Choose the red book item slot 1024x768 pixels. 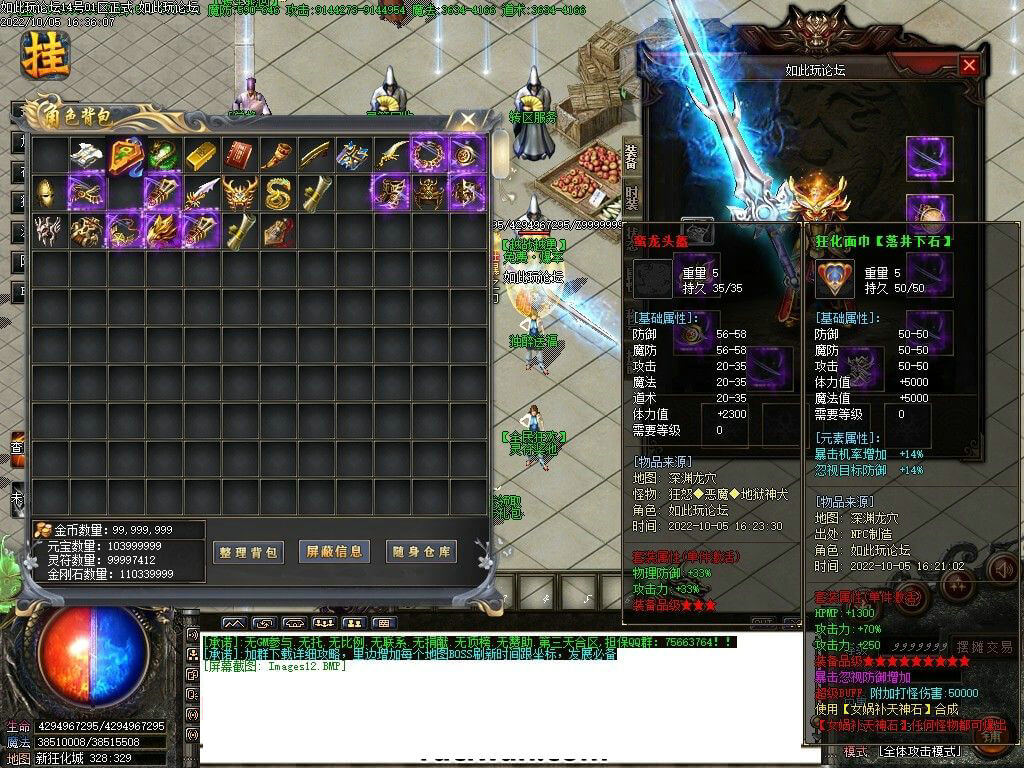238,154
